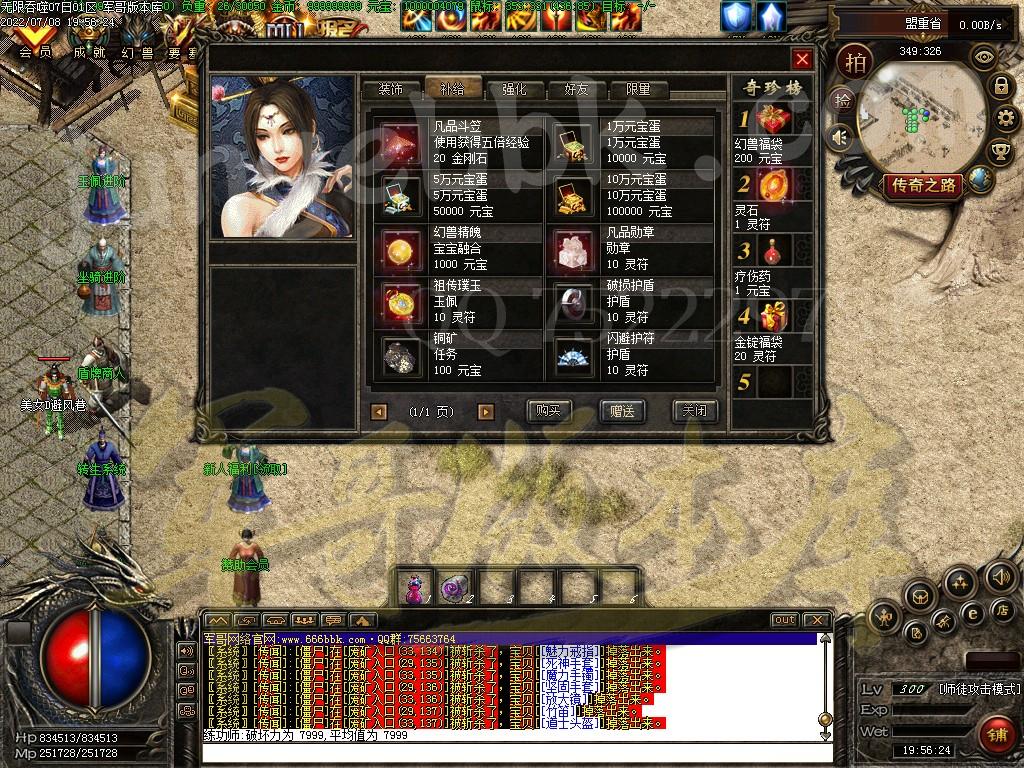Viewport: 1024px width, 768px height.
Task: Select the 好友 tab
Action: click(577, 89)
